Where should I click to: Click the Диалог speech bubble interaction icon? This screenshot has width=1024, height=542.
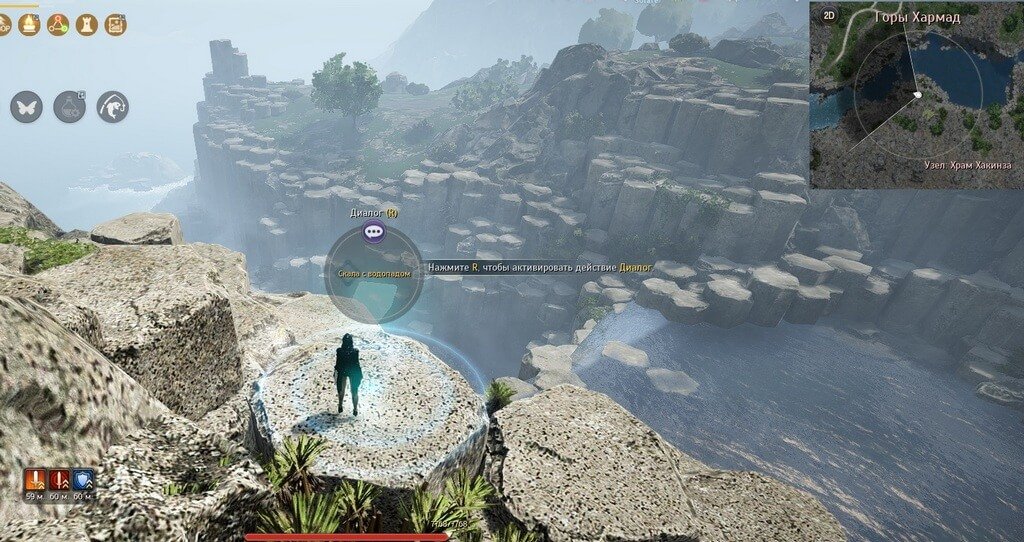[x=374, y=232]
